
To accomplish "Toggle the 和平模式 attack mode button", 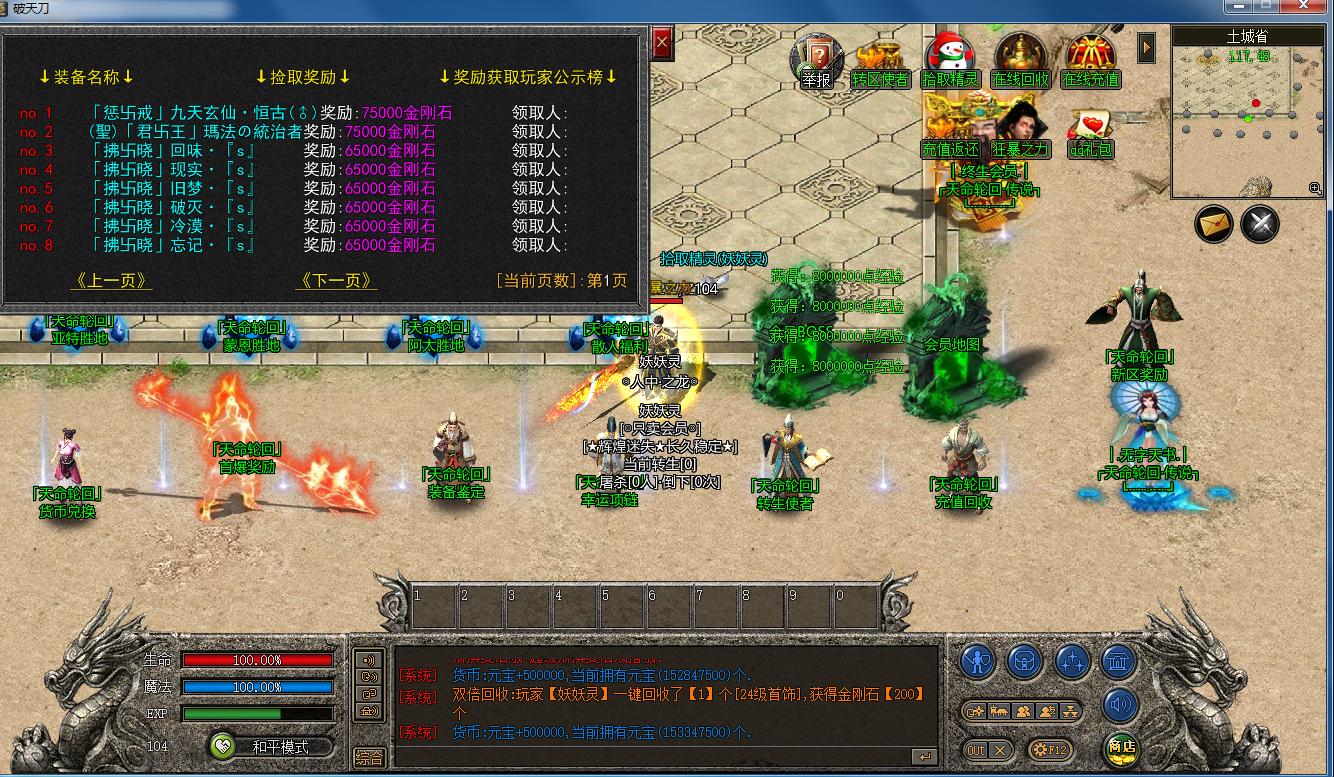I will [x=272, y=746].
